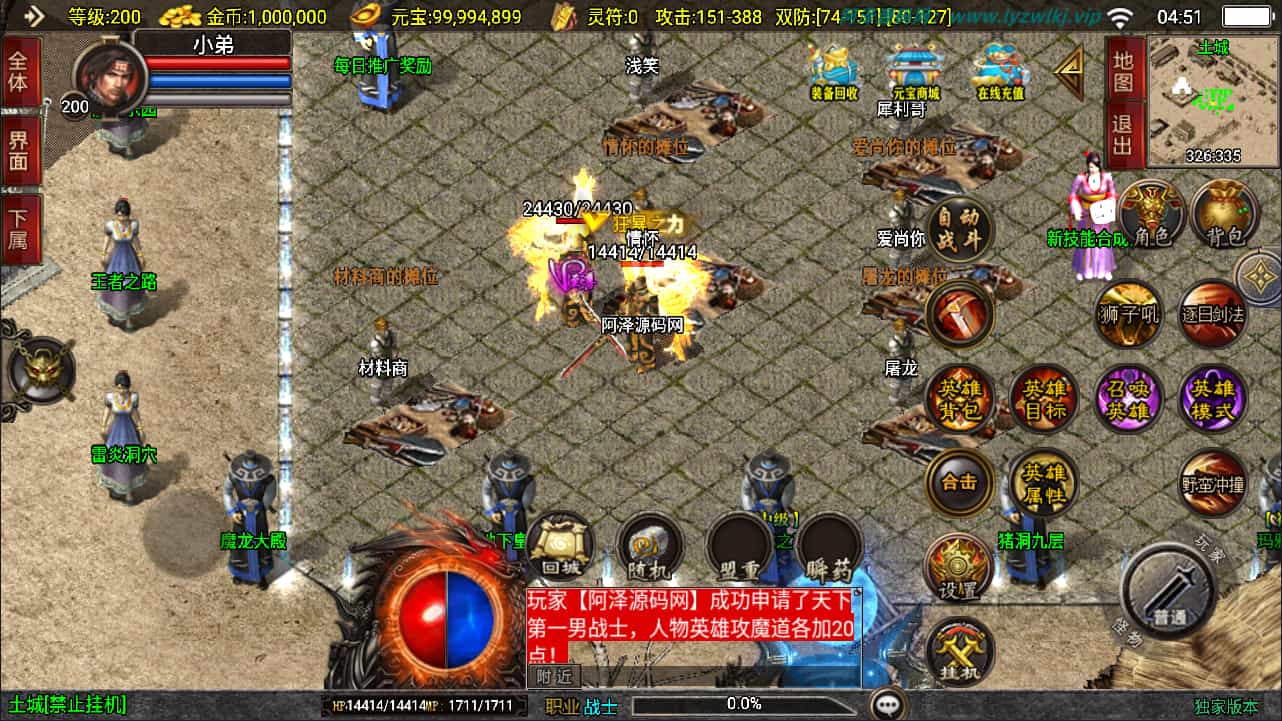The height and width of the screenshot is (721, 1282).
Task: Open the 背包 bag
Action: (1224, 214)
